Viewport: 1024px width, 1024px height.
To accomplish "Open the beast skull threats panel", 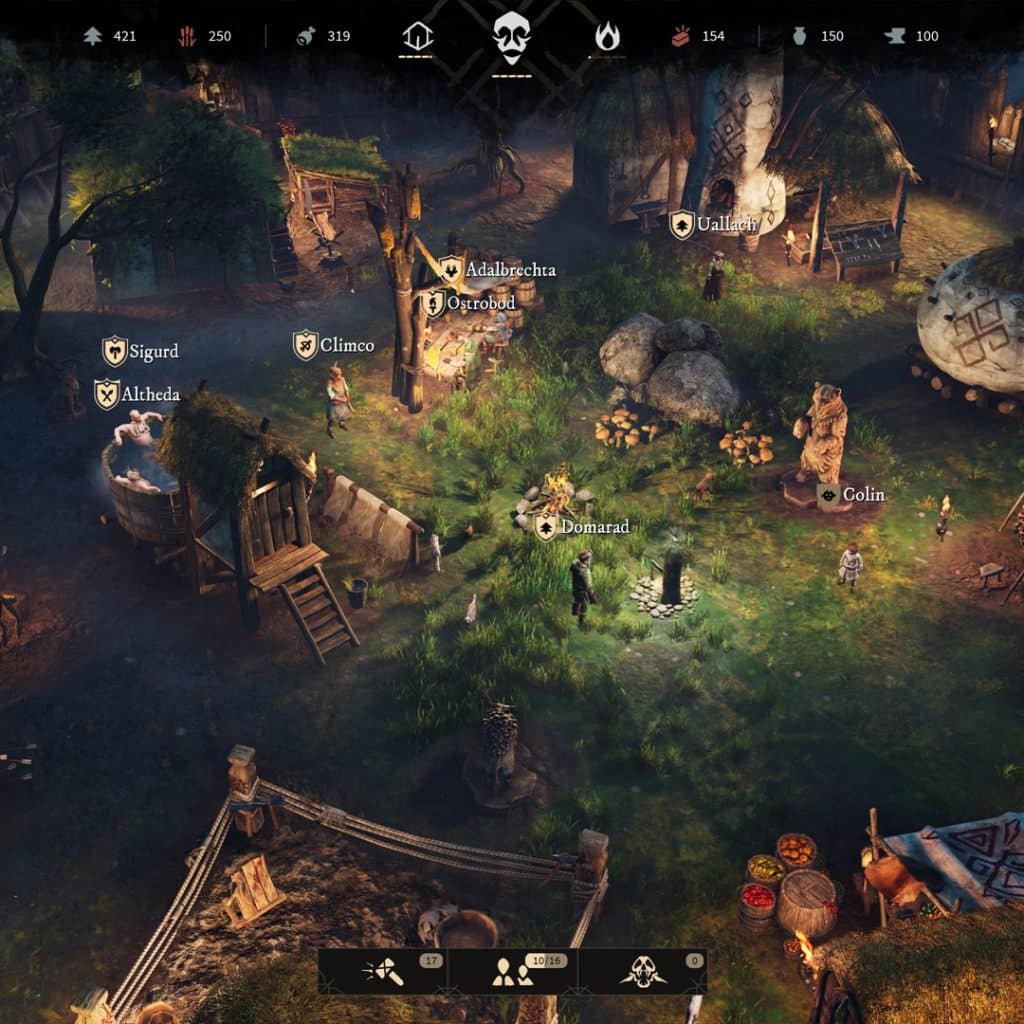I will coord(642,971).
